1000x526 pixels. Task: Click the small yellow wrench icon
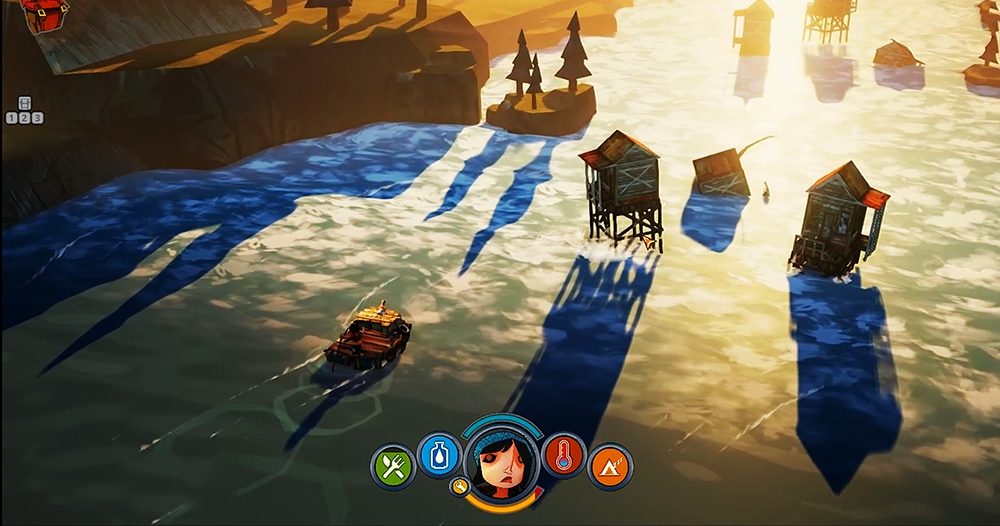(x=460, y=487)
